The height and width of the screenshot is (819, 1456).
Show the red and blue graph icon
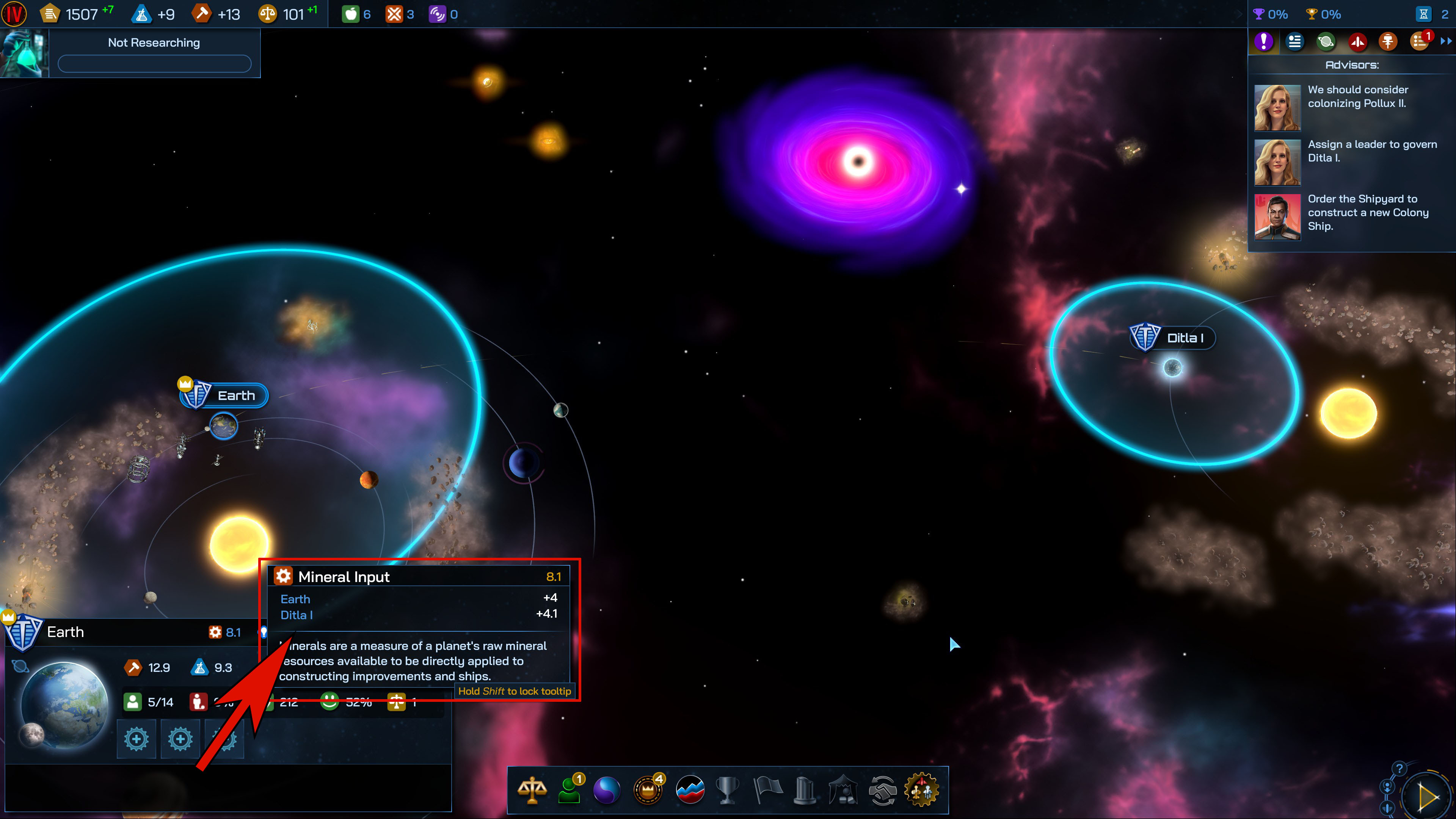tap(690, 790)
